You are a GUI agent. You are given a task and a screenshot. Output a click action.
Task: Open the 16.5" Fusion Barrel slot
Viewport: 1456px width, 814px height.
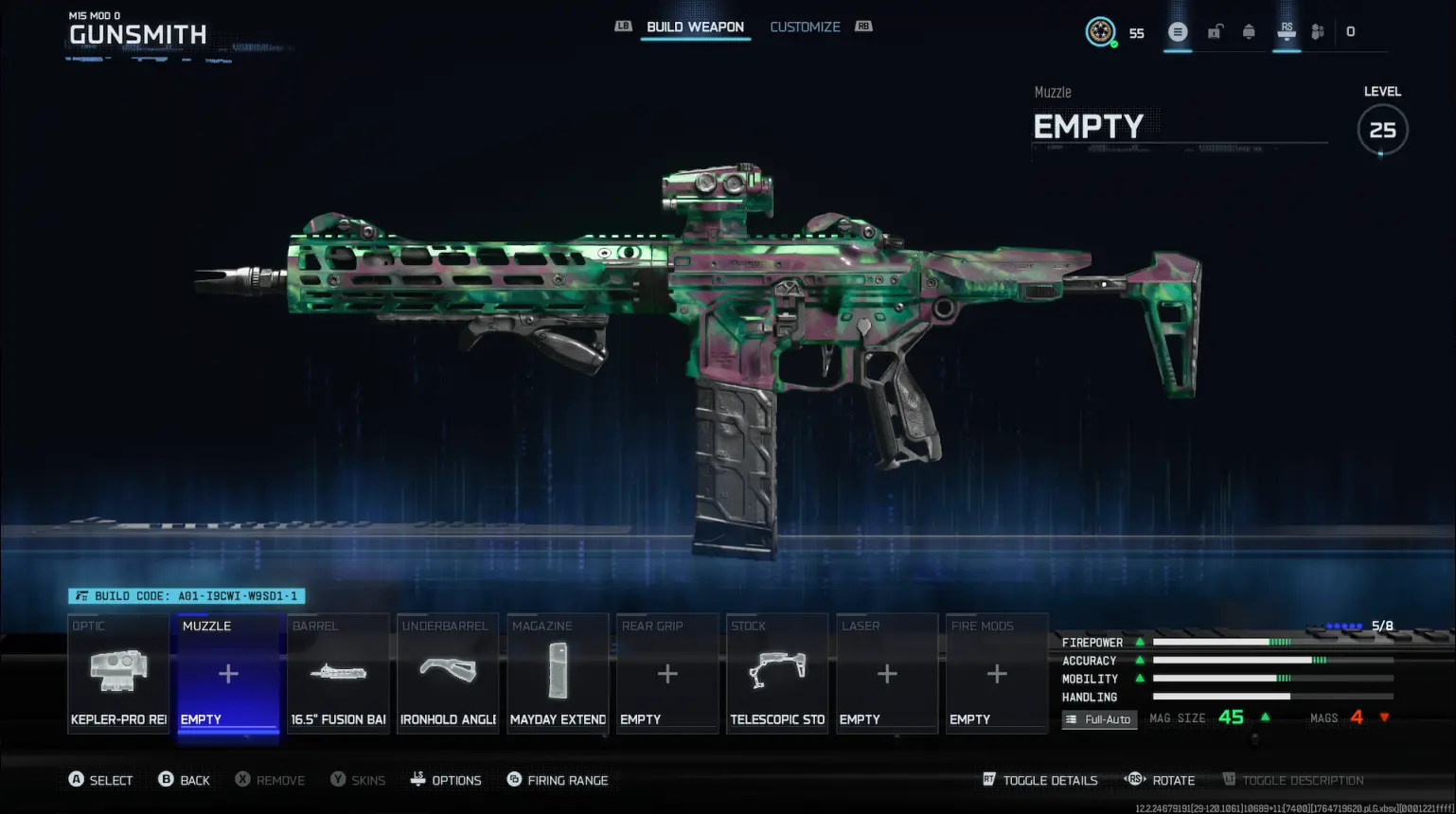tap(338, 673)
